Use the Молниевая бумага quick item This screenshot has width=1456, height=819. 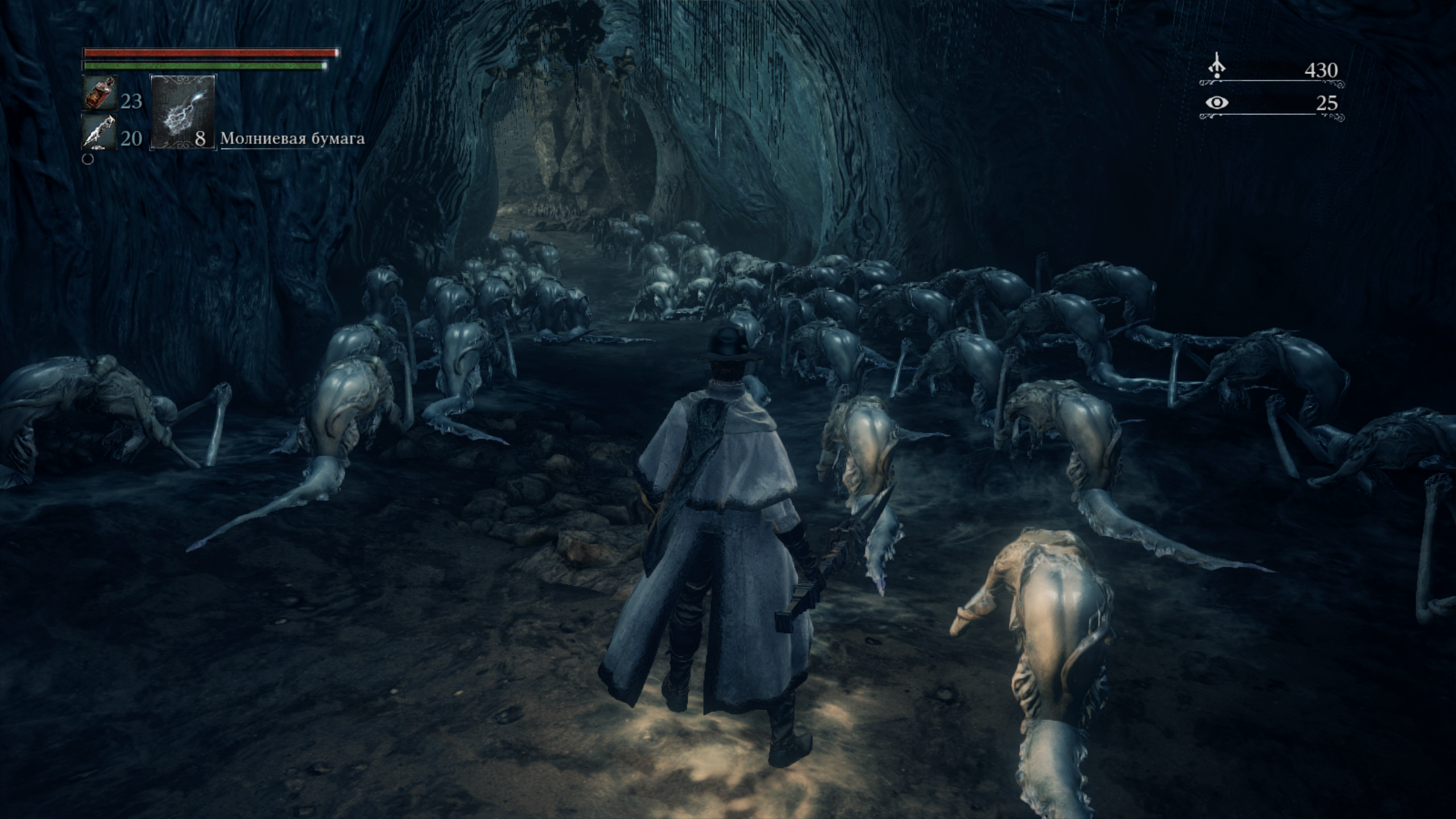[183, 113]
